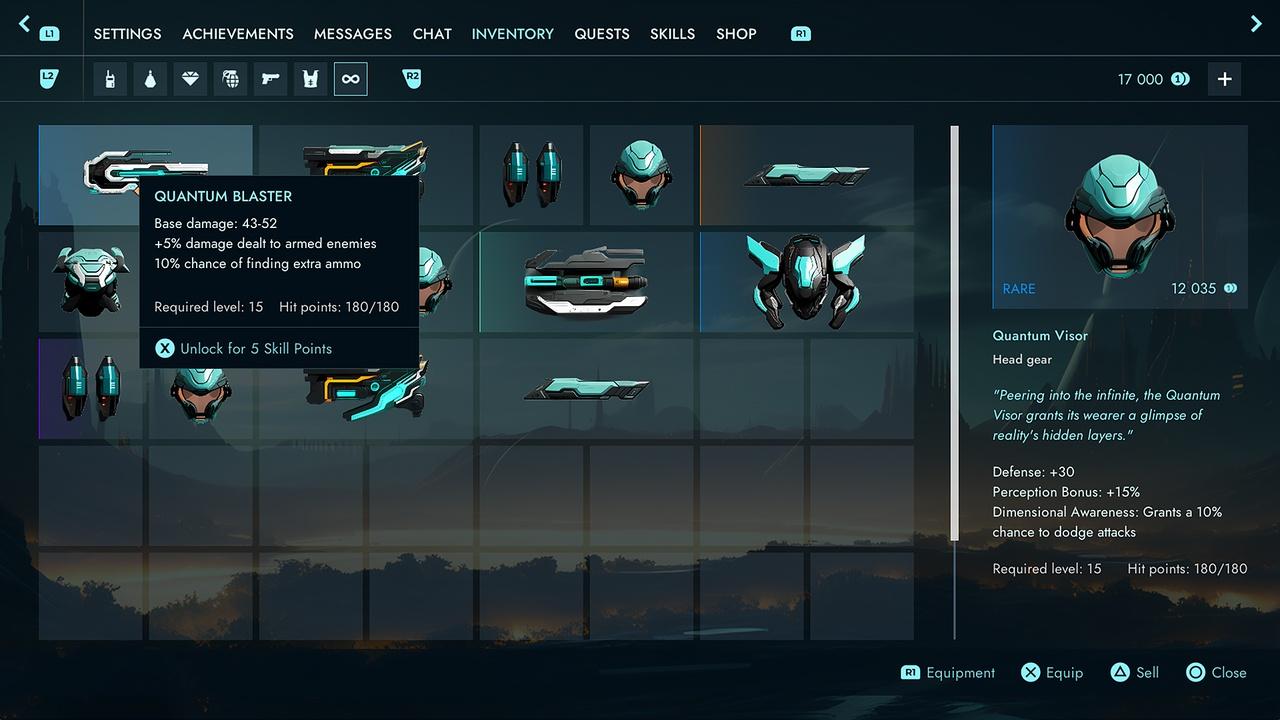The image size is (1280, 720).
Task: Select the walkie-talkie category filter
Action: pos(110,79)
